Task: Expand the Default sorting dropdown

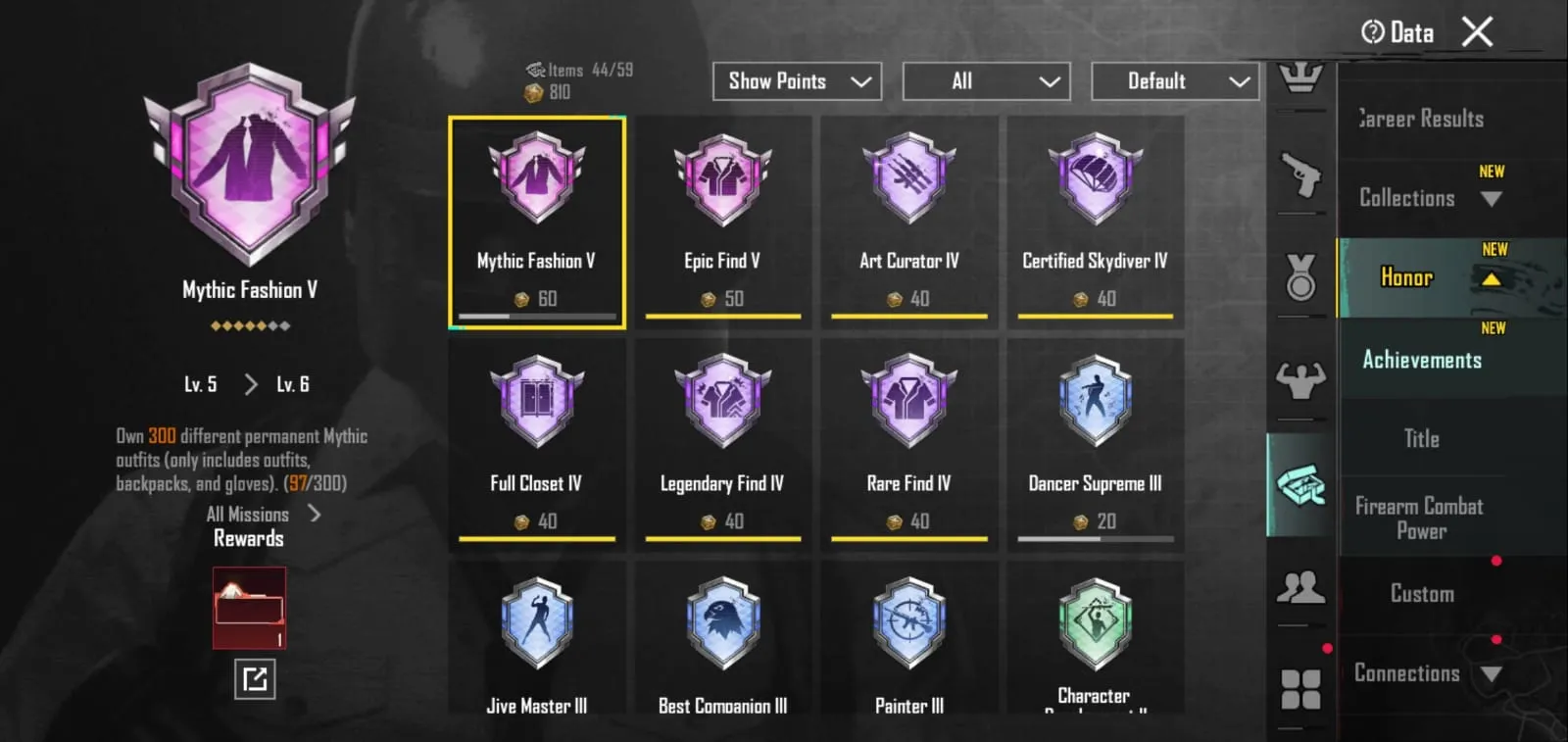Action: [1174, 81]
